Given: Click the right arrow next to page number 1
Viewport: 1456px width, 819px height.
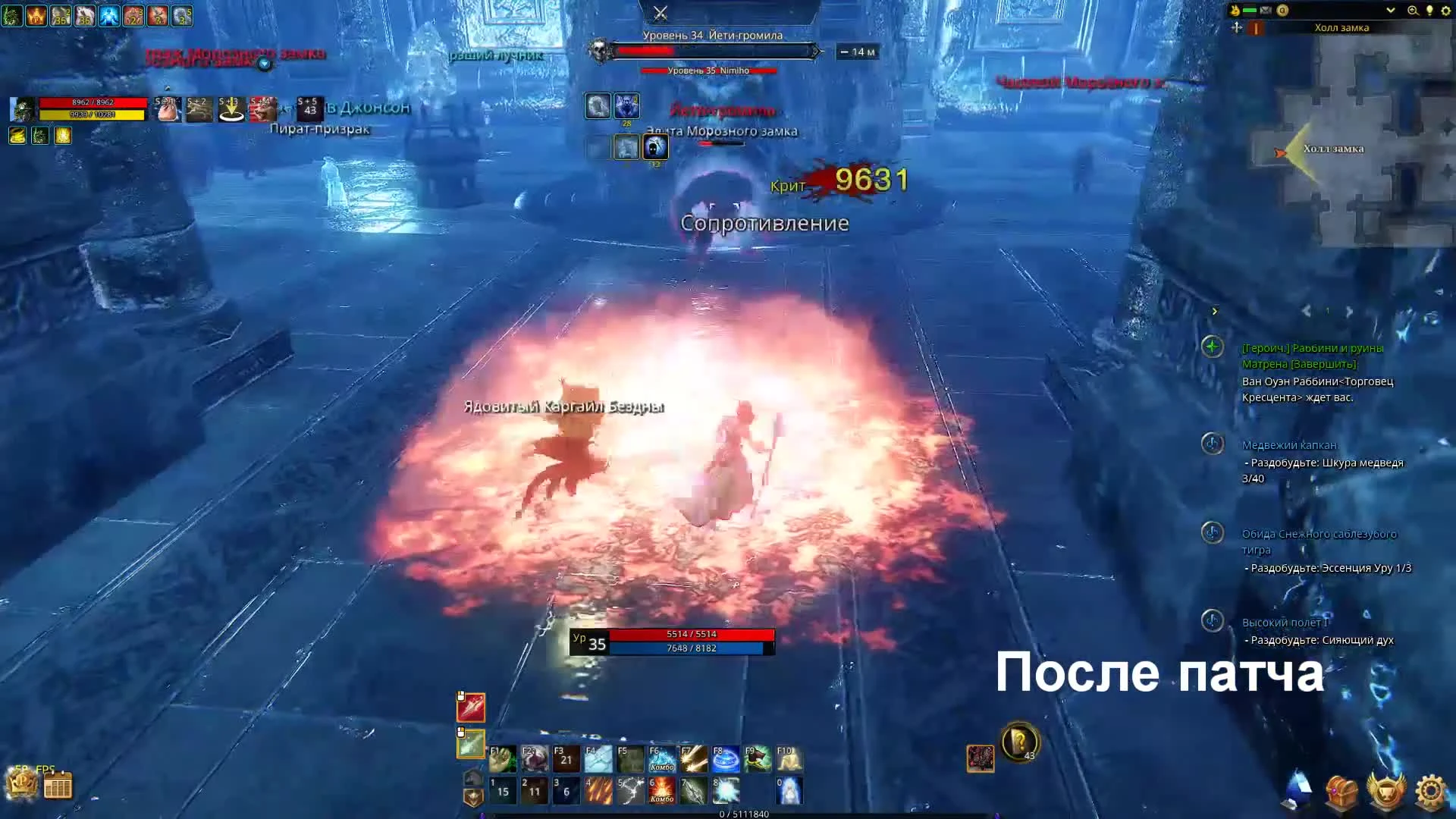Looking at the screenshot, I should point(1349,310).
